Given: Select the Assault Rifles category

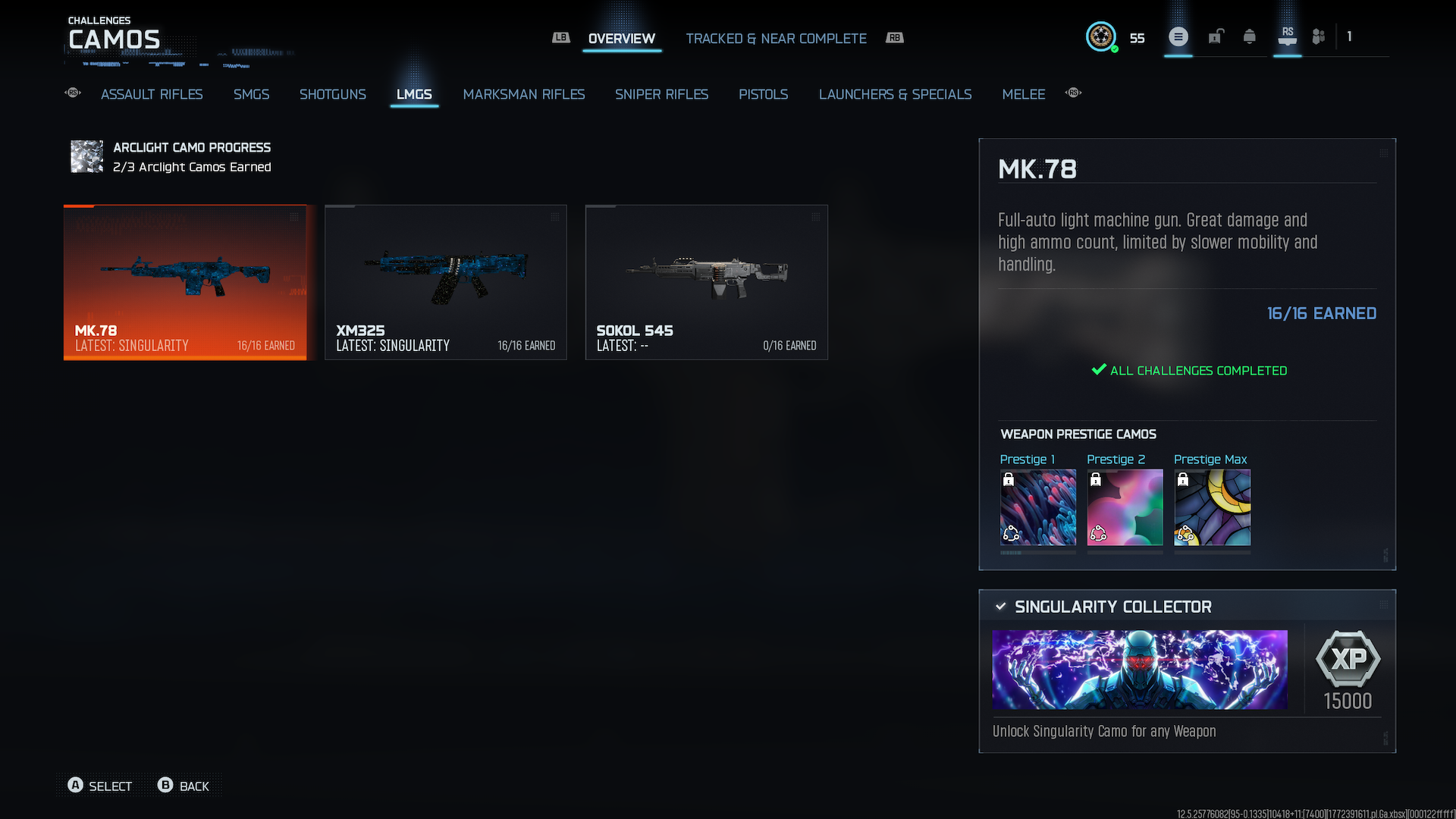Looking at the screenshot, I should click(x=152, y=94).
